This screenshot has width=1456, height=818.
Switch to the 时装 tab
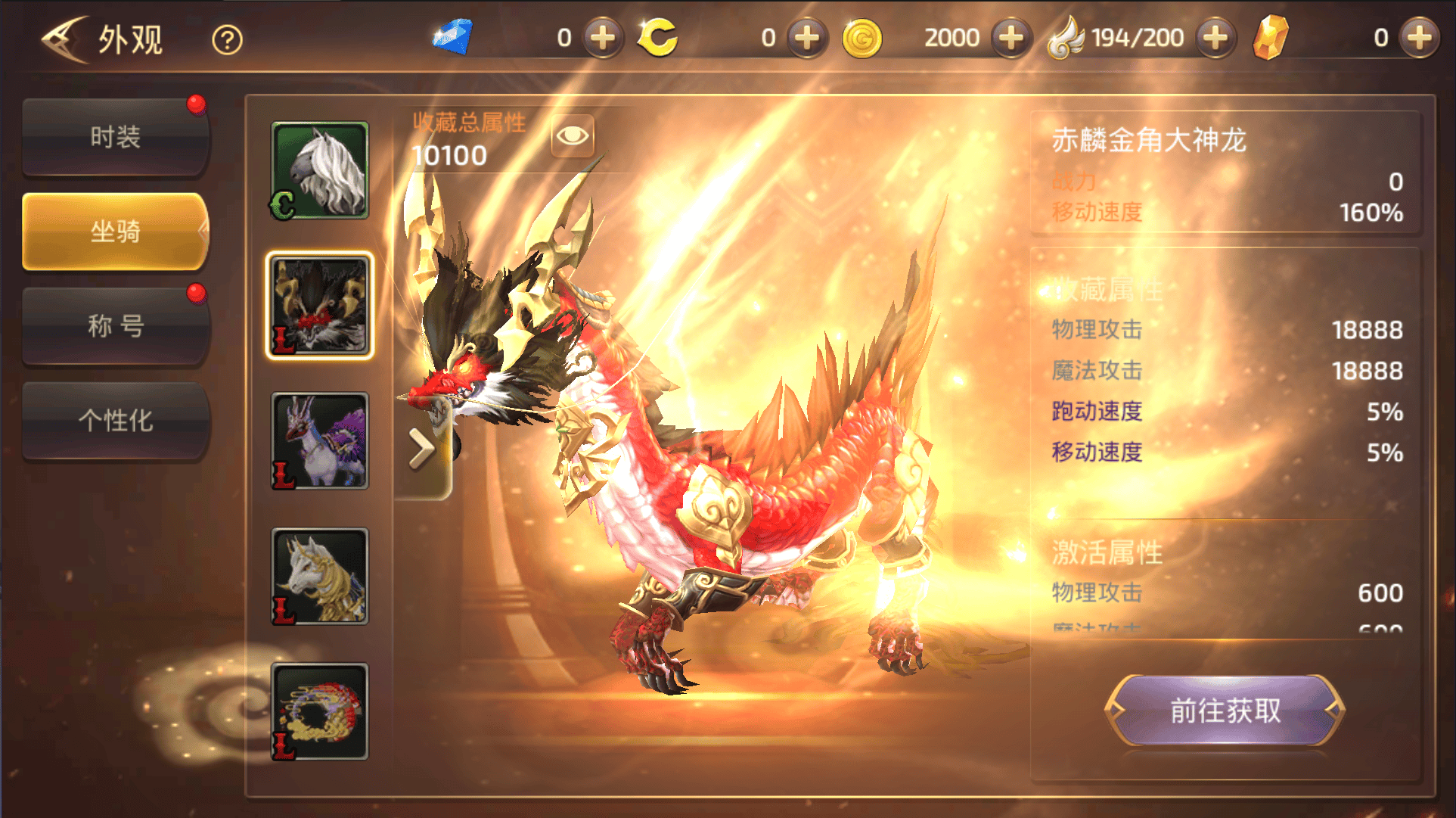tap(115, 136)
